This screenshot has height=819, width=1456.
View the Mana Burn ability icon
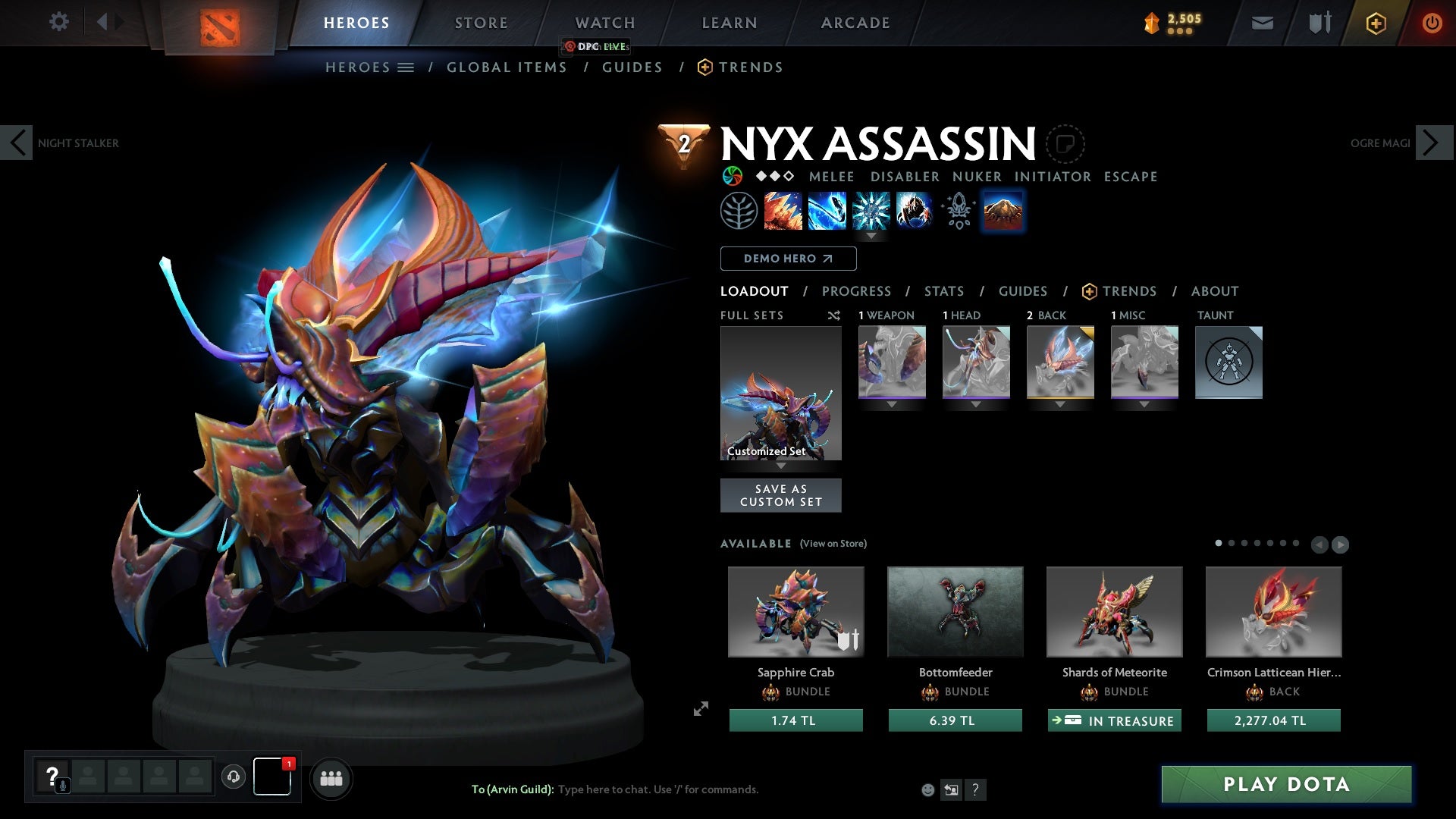pos(827,211)
